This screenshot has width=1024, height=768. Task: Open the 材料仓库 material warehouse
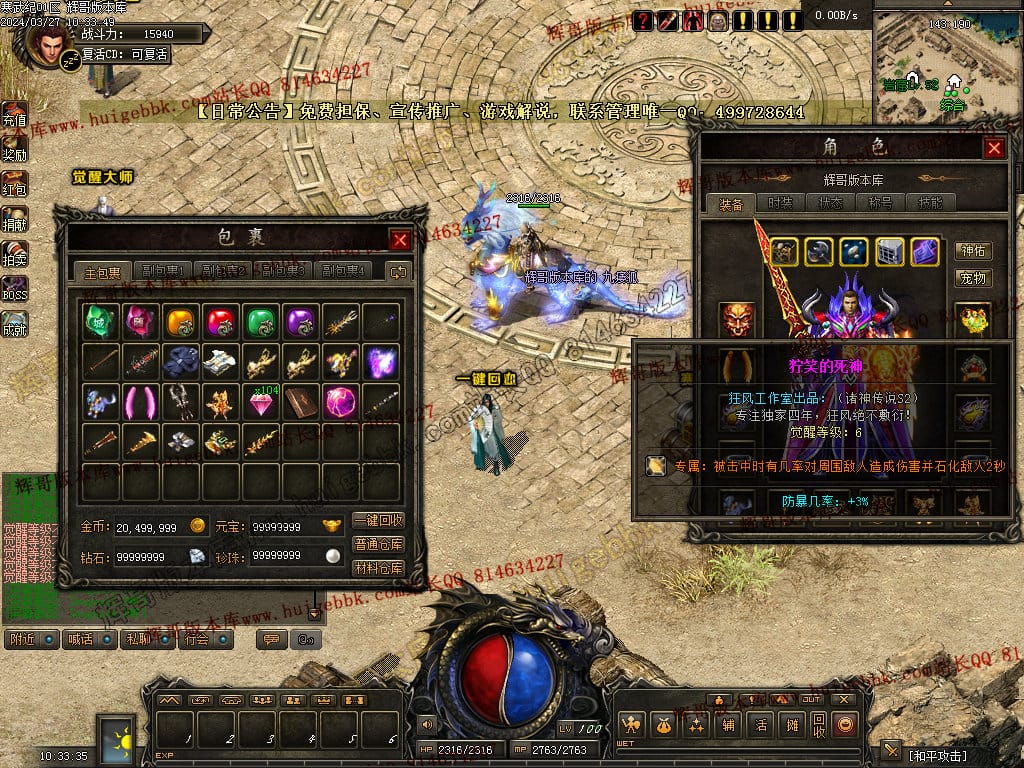tap(379, 567)
